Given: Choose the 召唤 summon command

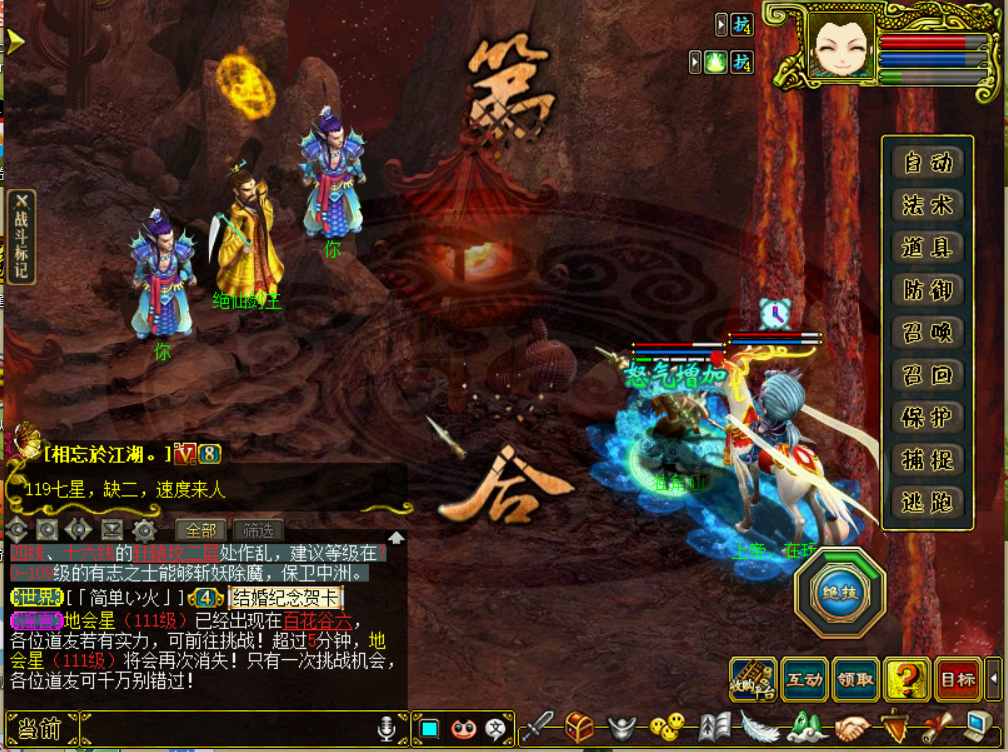Looking at the screenshot, I should tap(927, 333).
